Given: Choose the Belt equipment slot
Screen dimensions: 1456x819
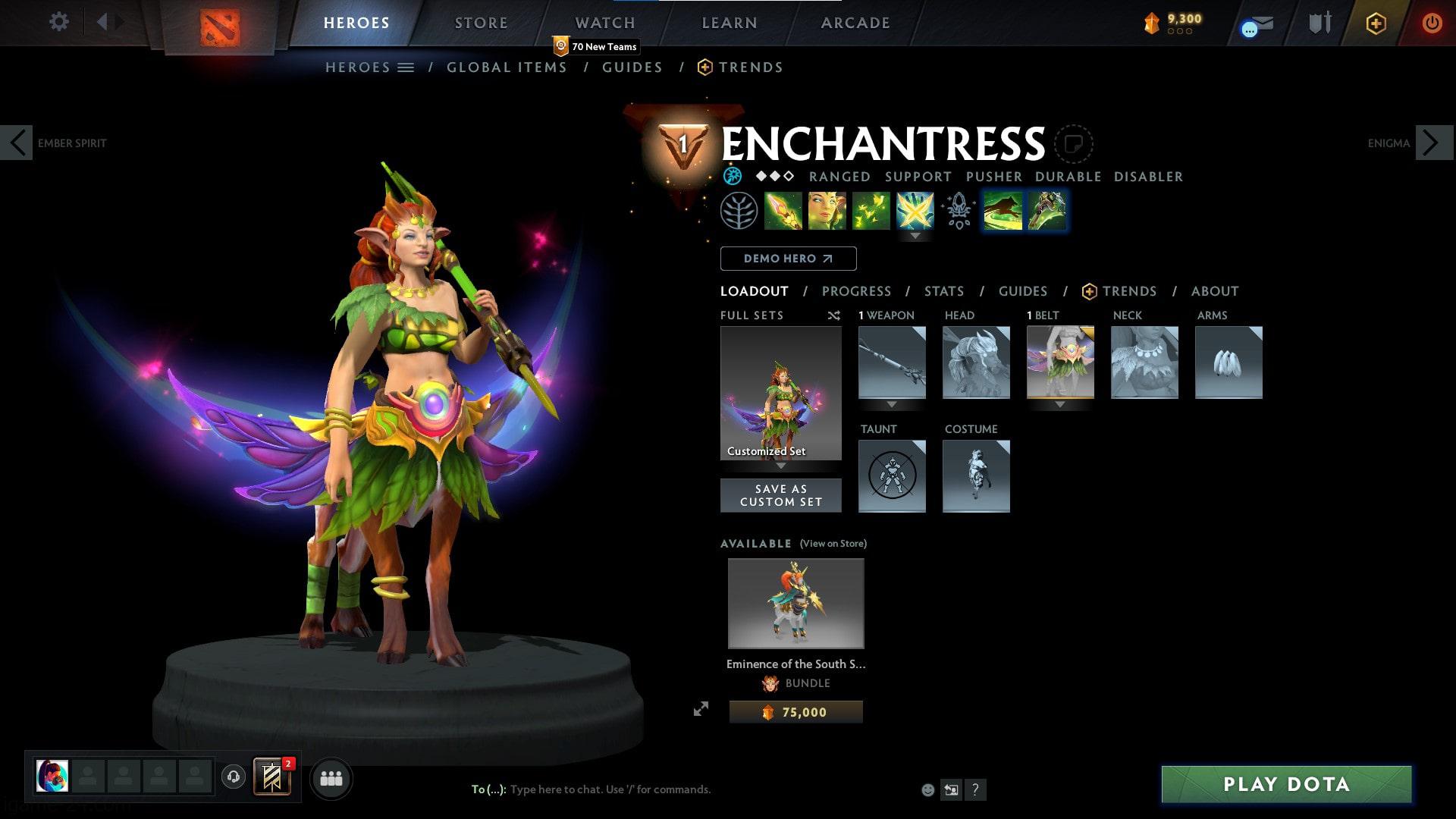Looking at the screenshot, I should [x=1060, y=362].
